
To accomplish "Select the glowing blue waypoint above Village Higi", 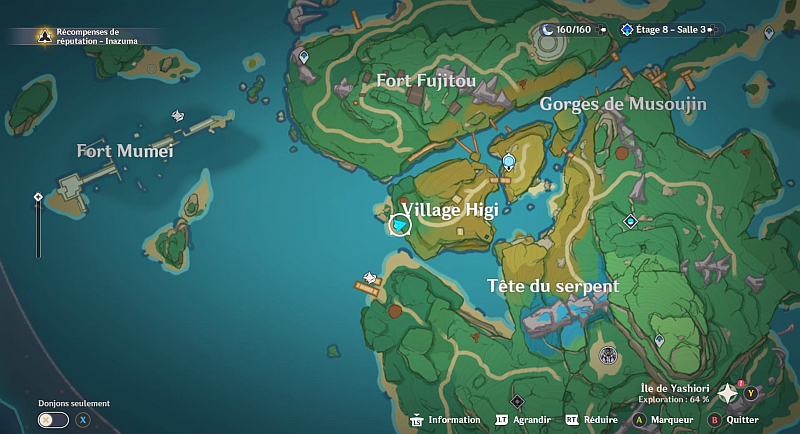I will click(x=509, y=161).
